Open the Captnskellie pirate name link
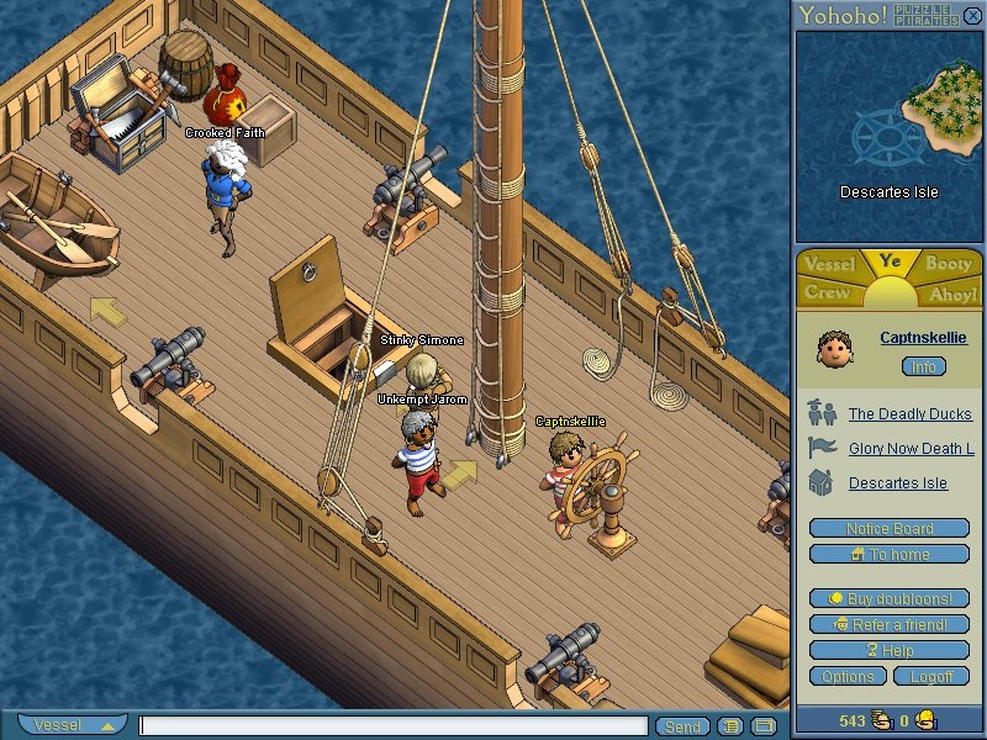The height and width of the screenshot is (740, 987). pos(923,338)
